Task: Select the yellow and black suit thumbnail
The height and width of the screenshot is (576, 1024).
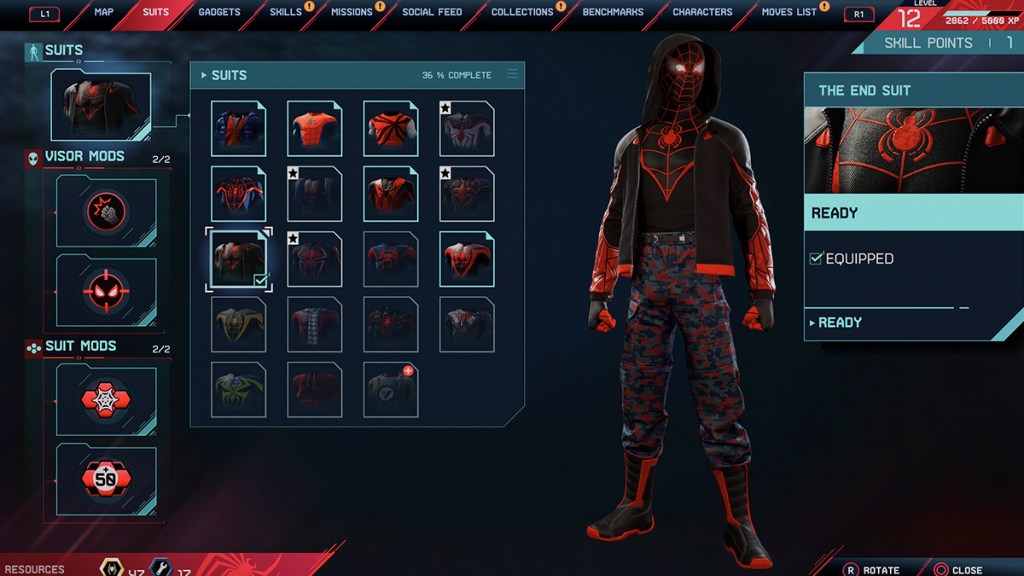Action: tap(239, 325)
